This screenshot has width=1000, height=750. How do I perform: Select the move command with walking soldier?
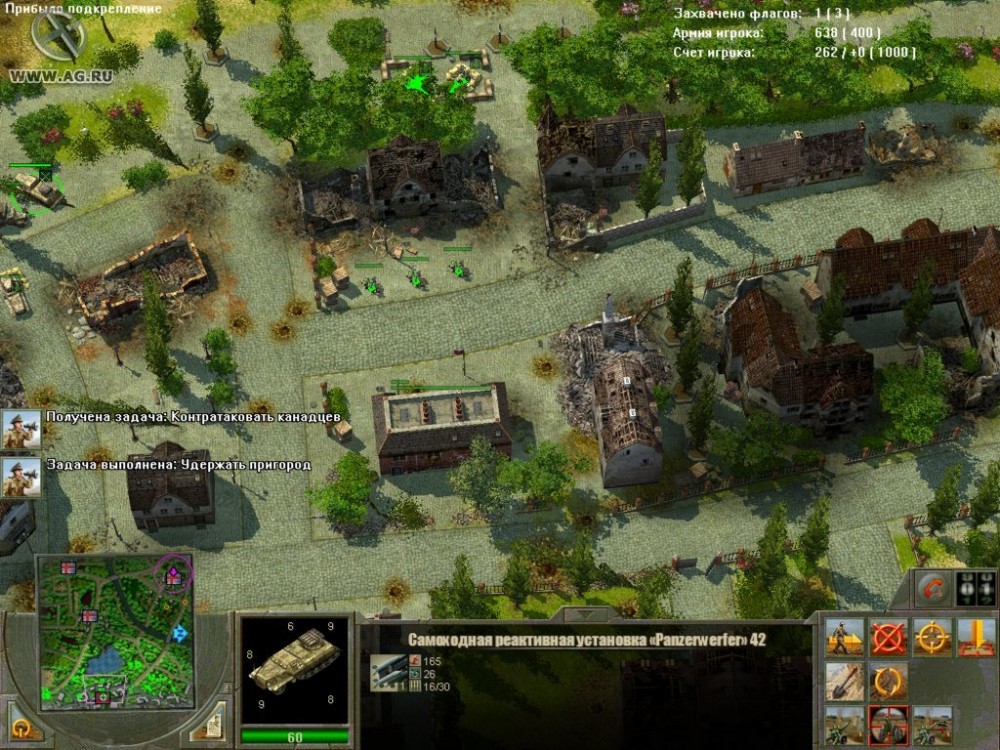click(843, 637)
